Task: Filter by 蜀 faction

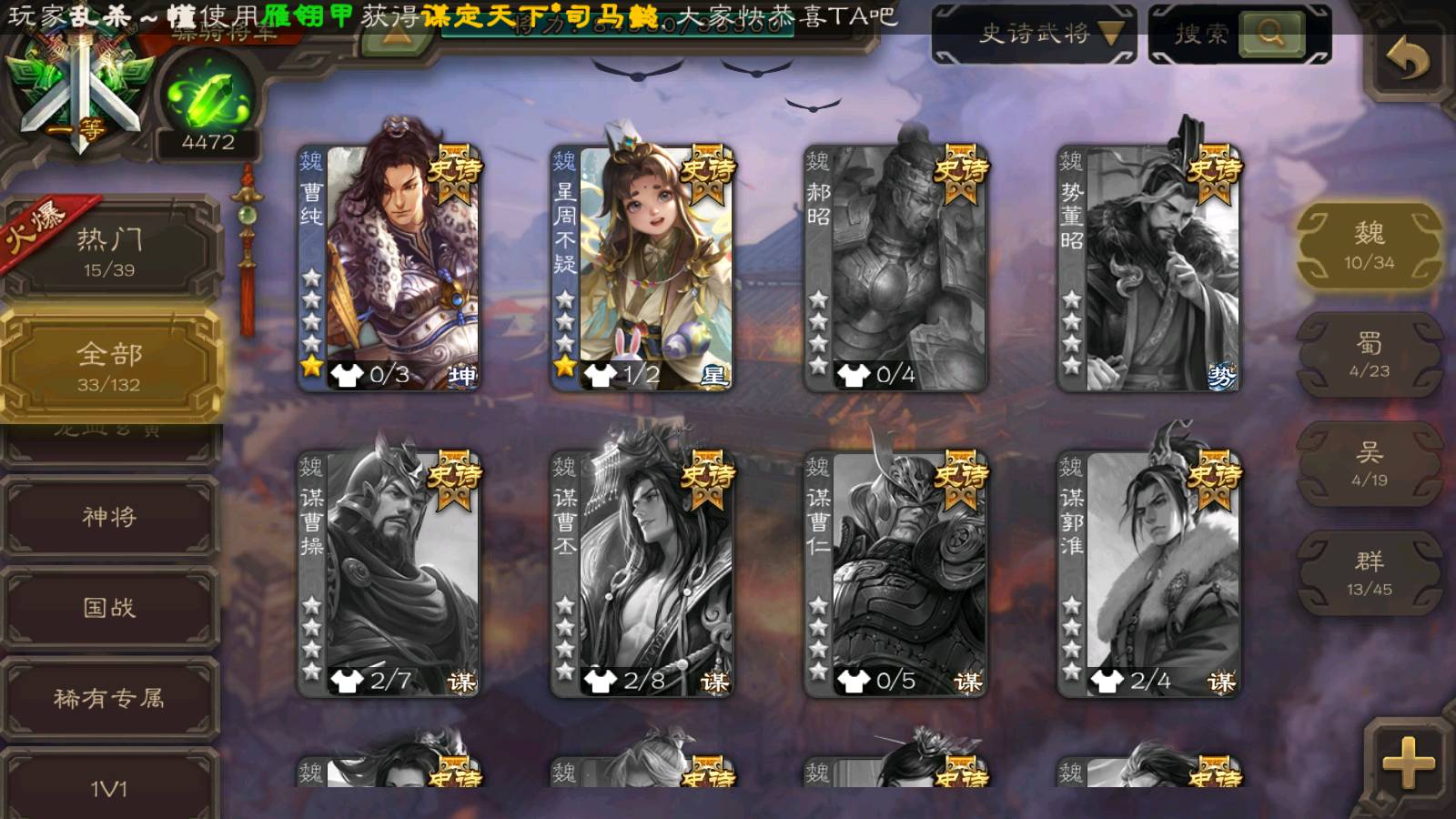Action: click(x=1369, y=355)
